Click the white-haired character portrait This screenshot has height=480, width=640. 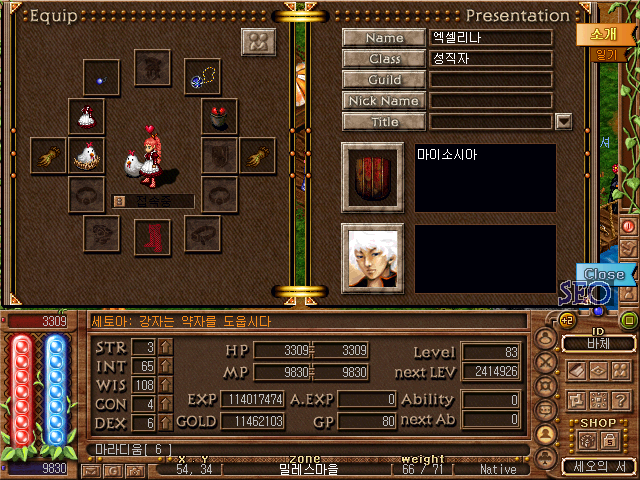(x=372, y=257)
